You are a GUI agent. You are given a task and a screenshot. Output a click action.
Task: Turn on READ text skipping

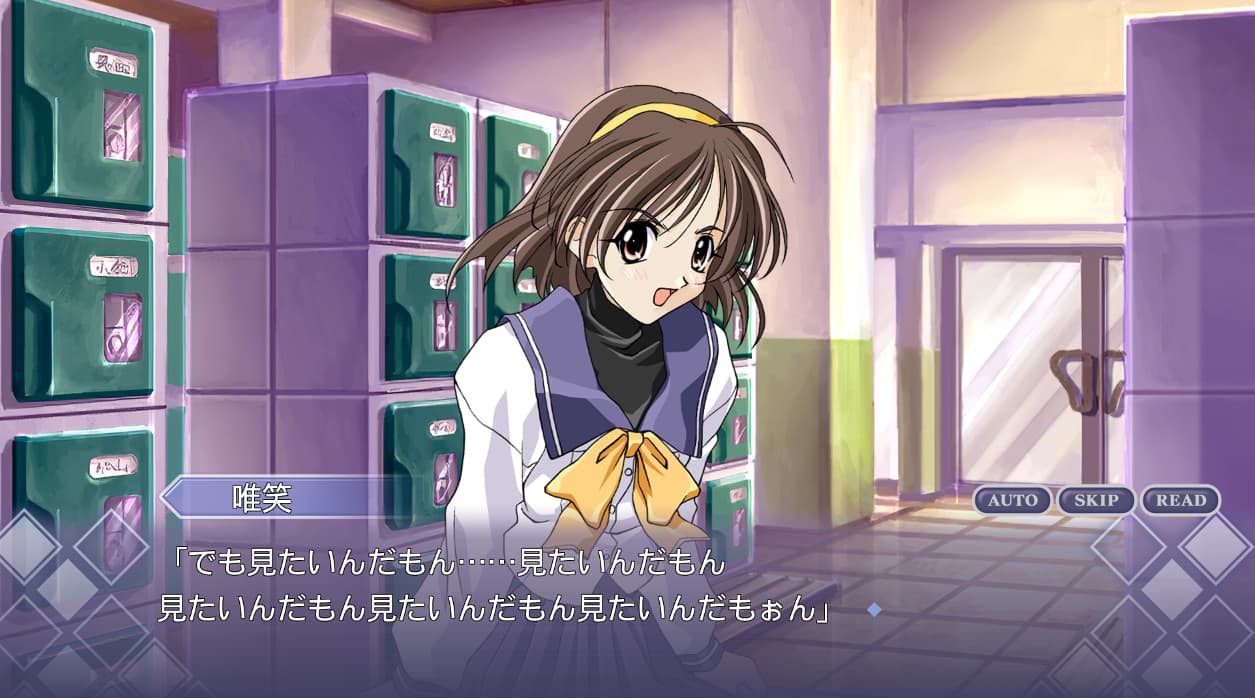(x=1180, y=500)
